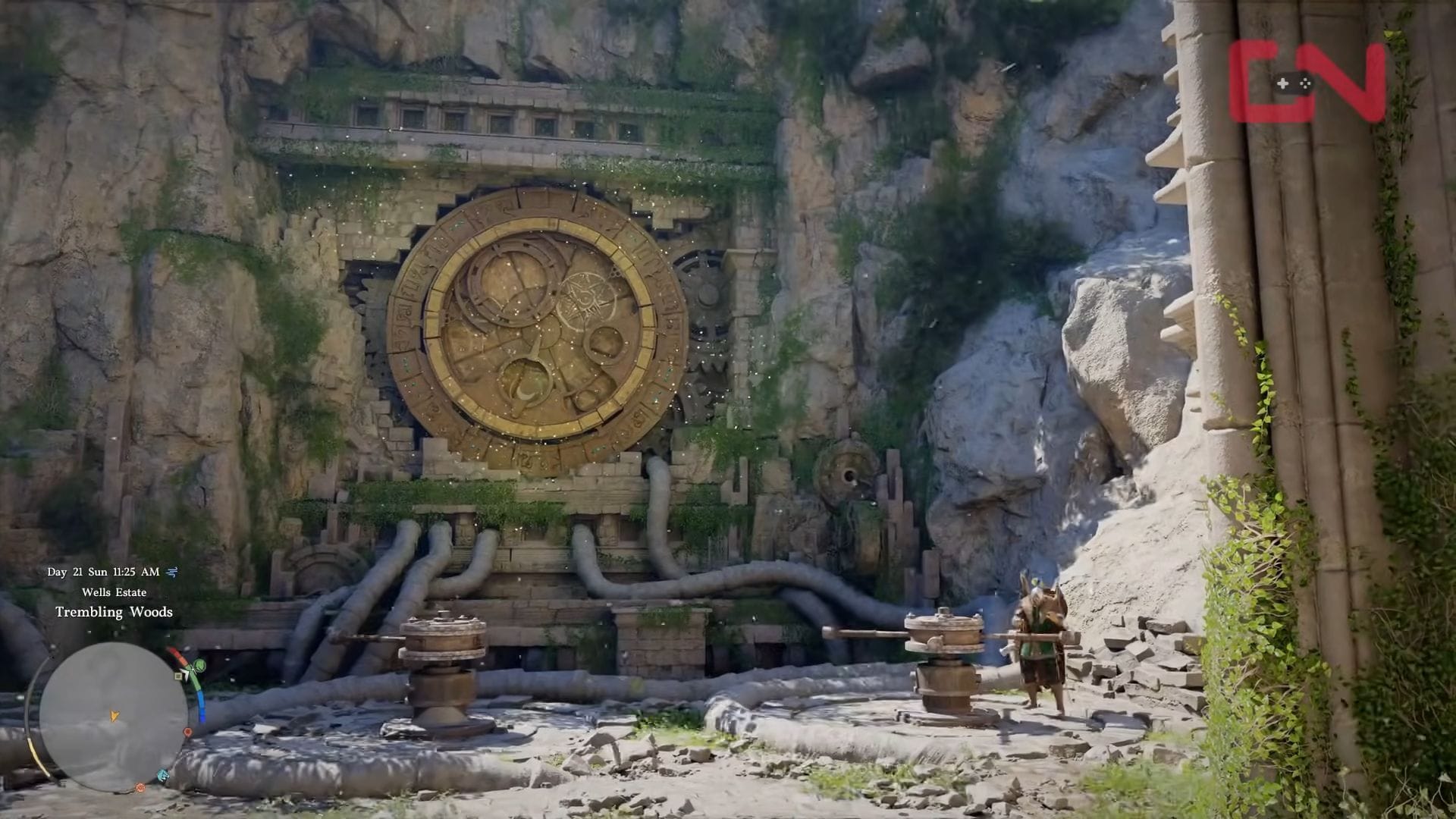Click the Wells Estate region label
The image size is (1456, 819).
coord(114,592)
